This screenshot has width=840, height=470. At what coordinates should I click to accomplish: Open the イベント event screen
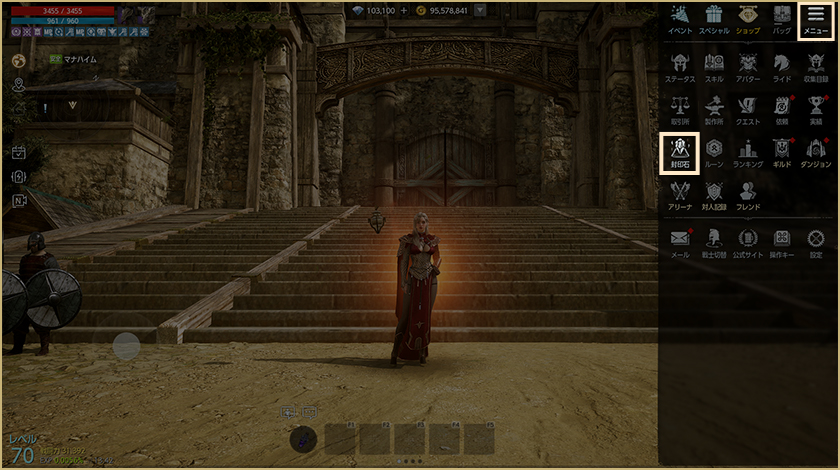tap(680, 20)
